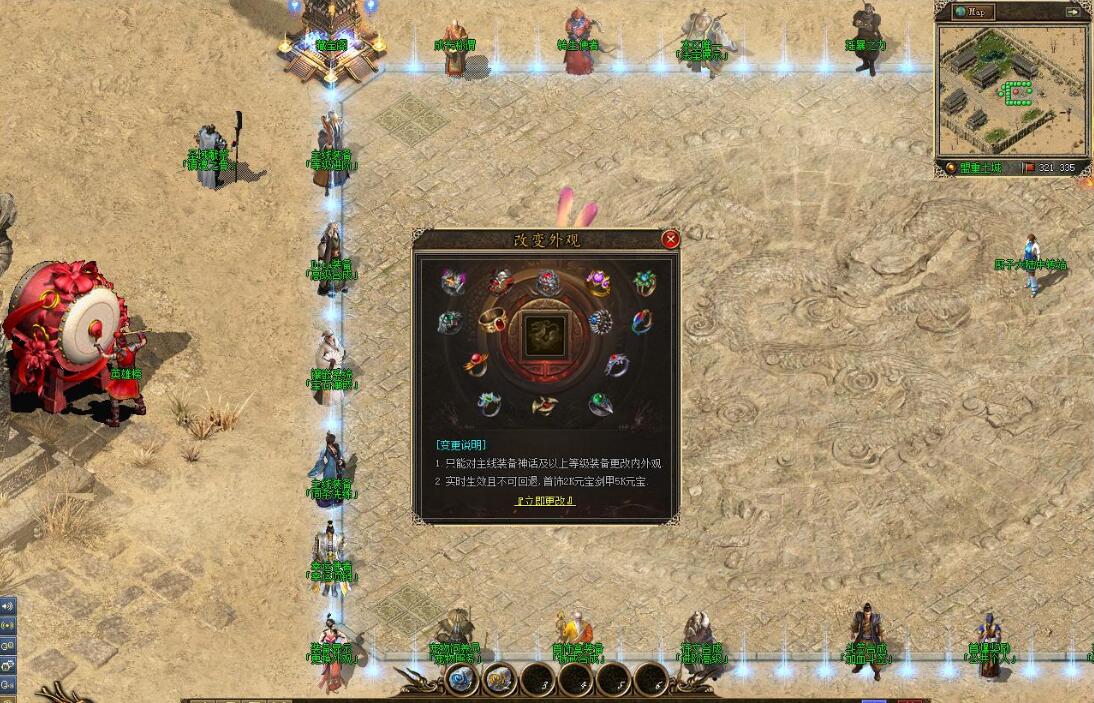1094x703 pixels.
Task: Click the minimap arrow toggle button
Action: 1074,12
